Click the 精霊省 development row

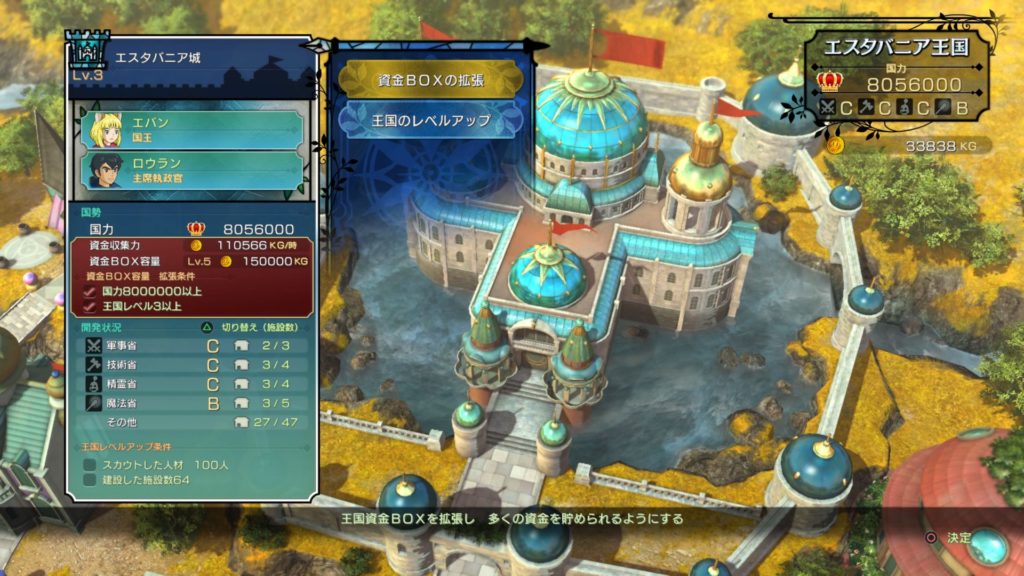tap(190, 384)
